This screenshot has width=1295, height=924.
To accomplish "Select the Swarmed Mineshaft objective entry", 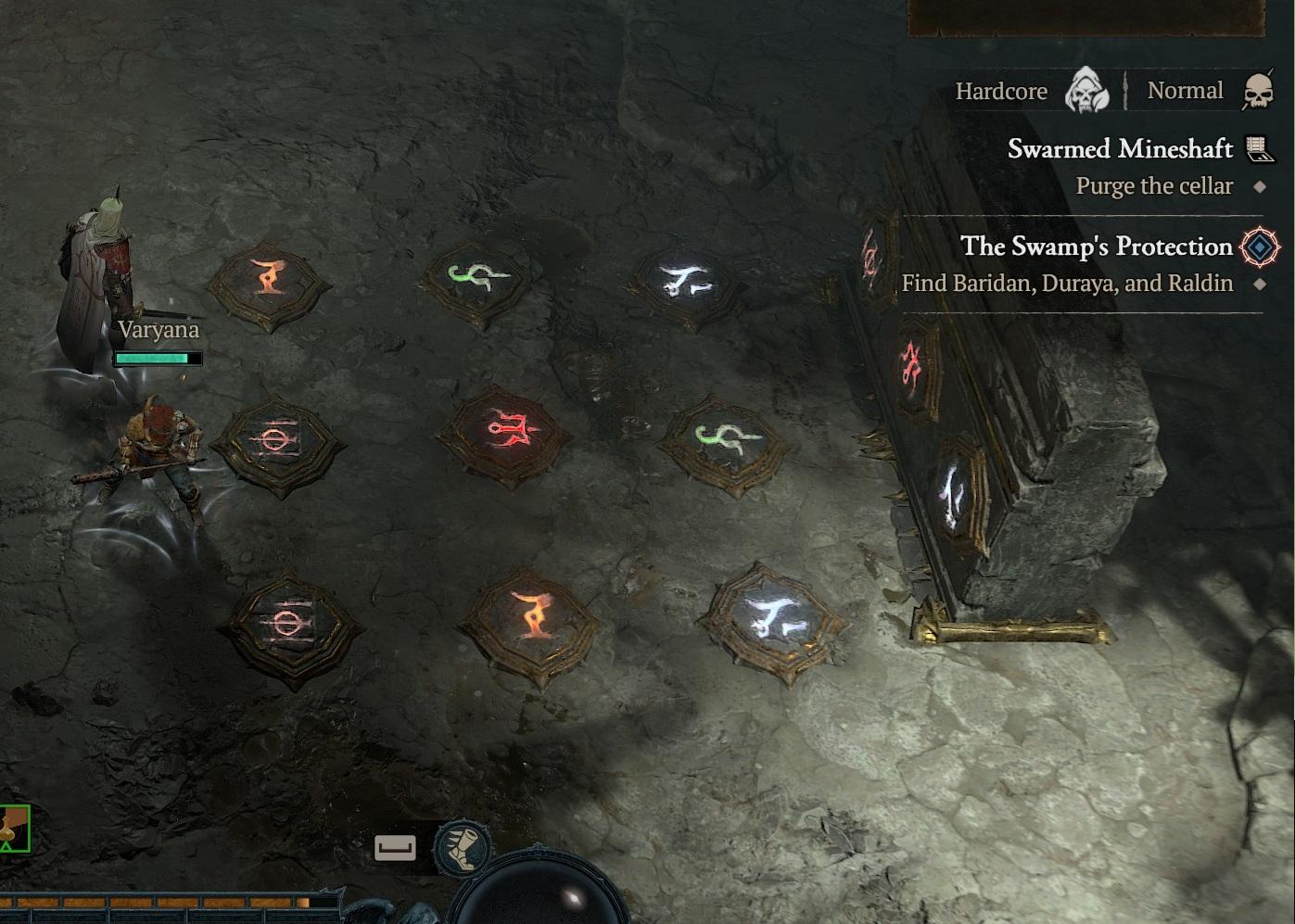I will (x=1120, y=149).
